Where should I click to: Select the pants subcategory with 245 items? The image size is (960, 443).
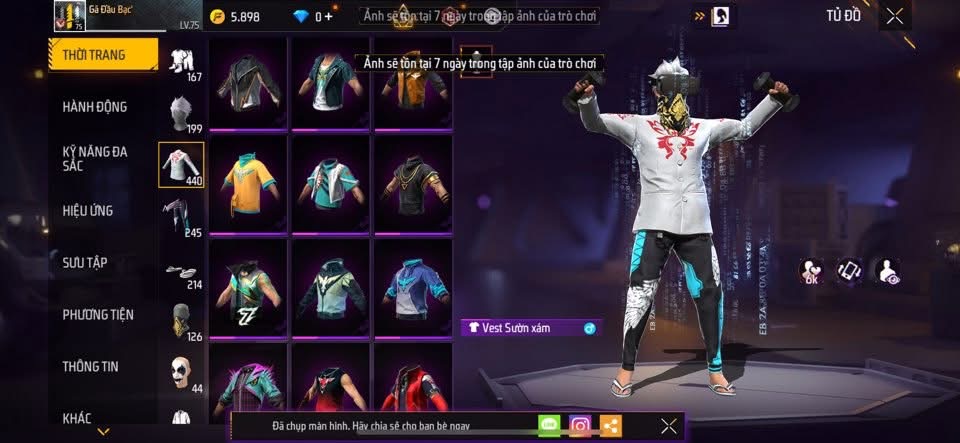[181, 218]
